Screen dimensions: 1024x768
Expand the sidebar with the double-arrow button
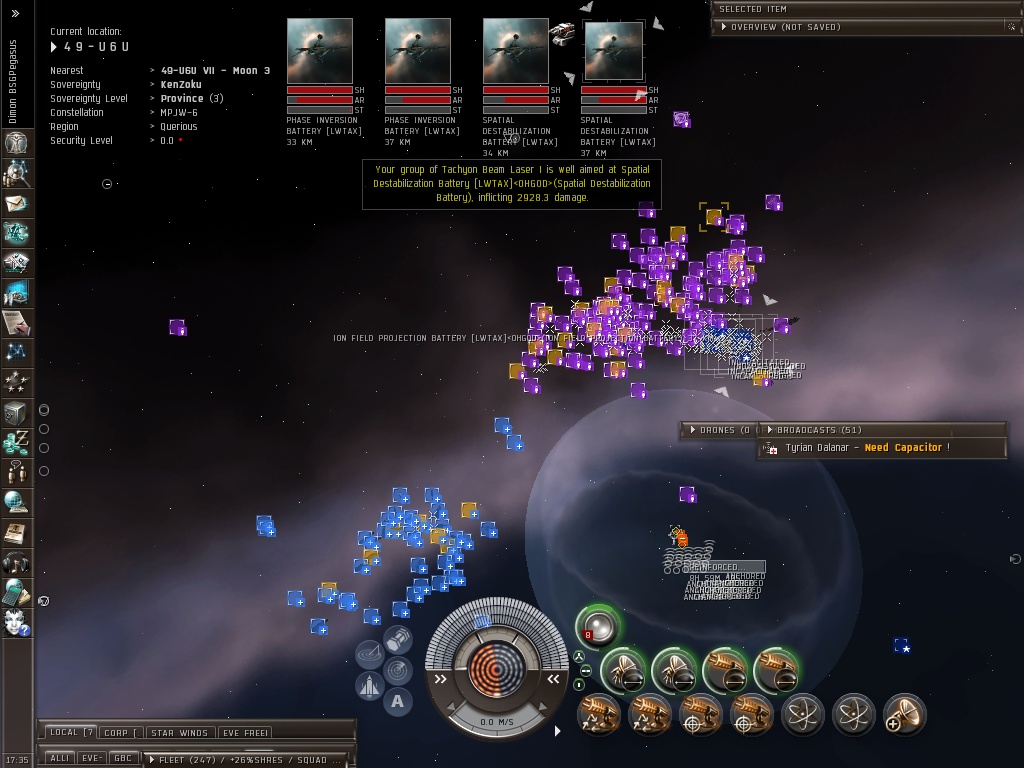(15, 14)
